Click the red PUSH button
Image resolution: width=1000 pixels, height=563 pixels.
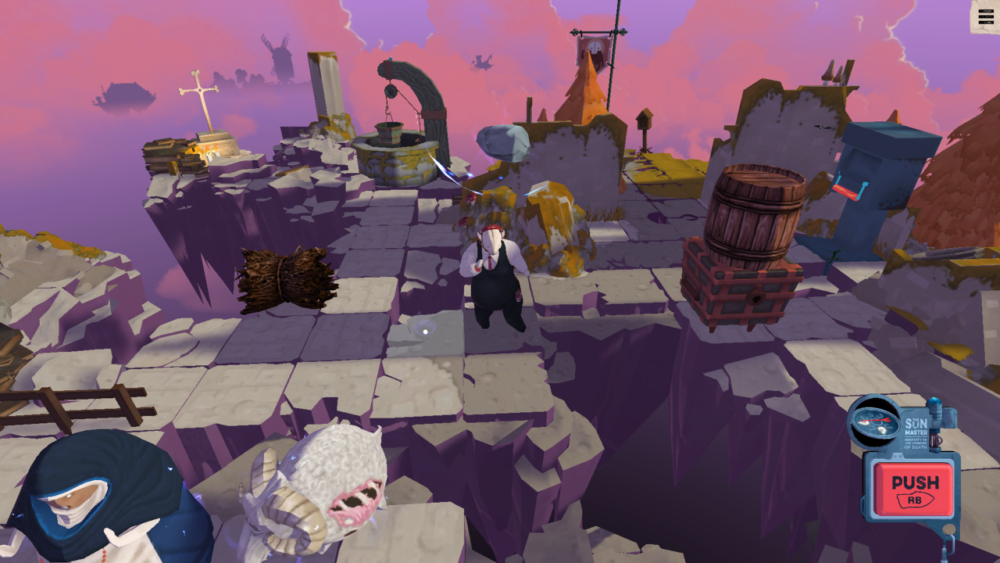point(913,488)
